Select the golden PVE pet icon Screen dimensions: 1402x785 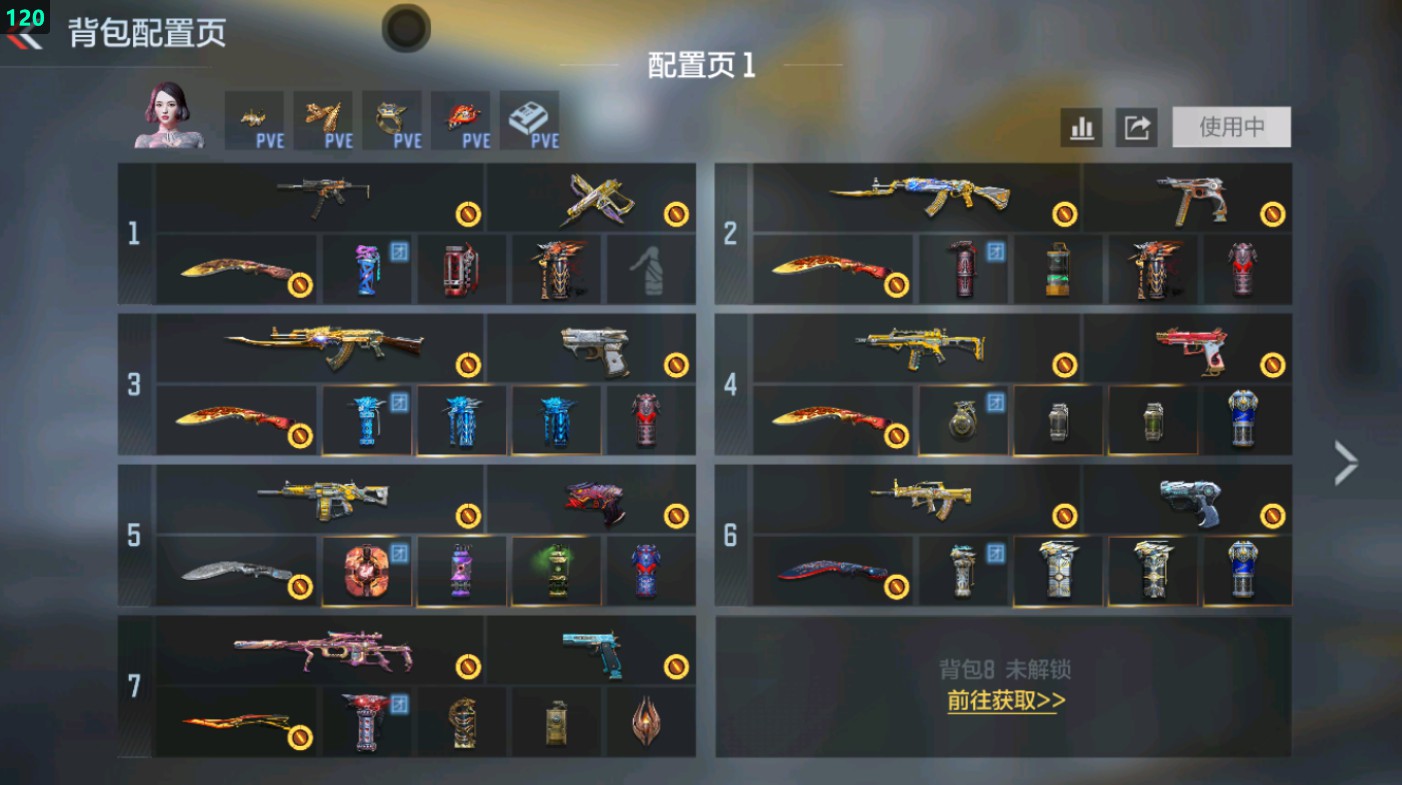click(x=255, y=117)
